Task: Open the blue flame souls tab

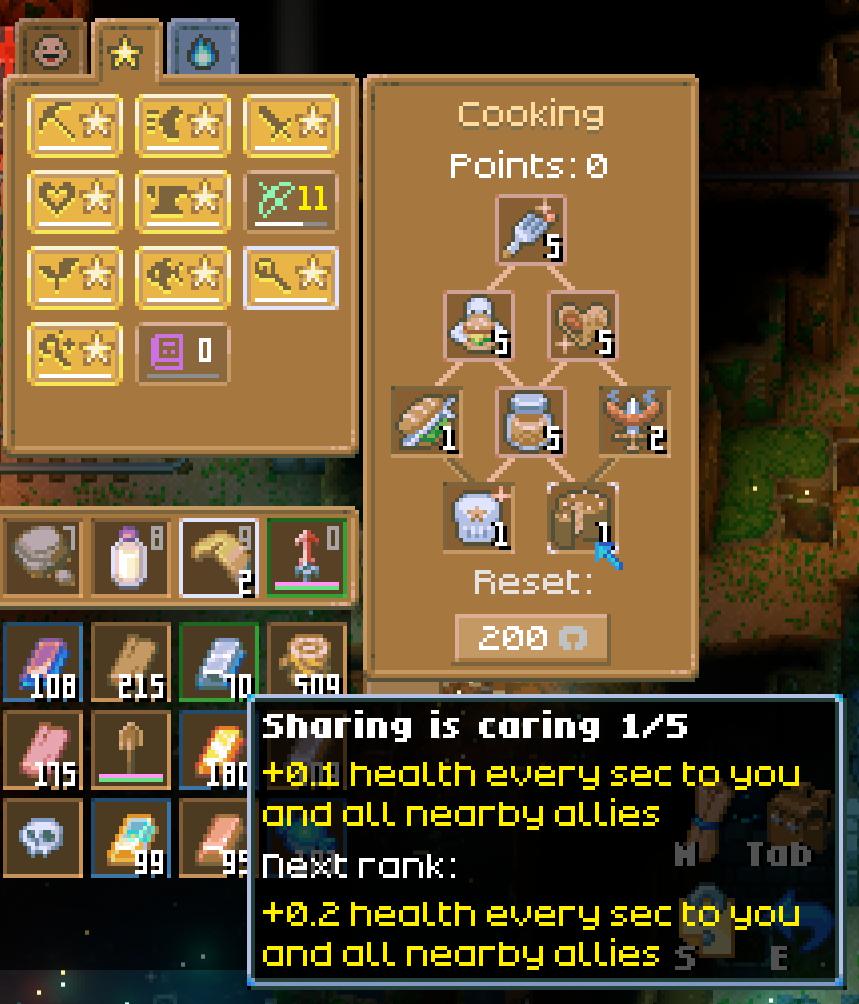Action: click(204, 49)
